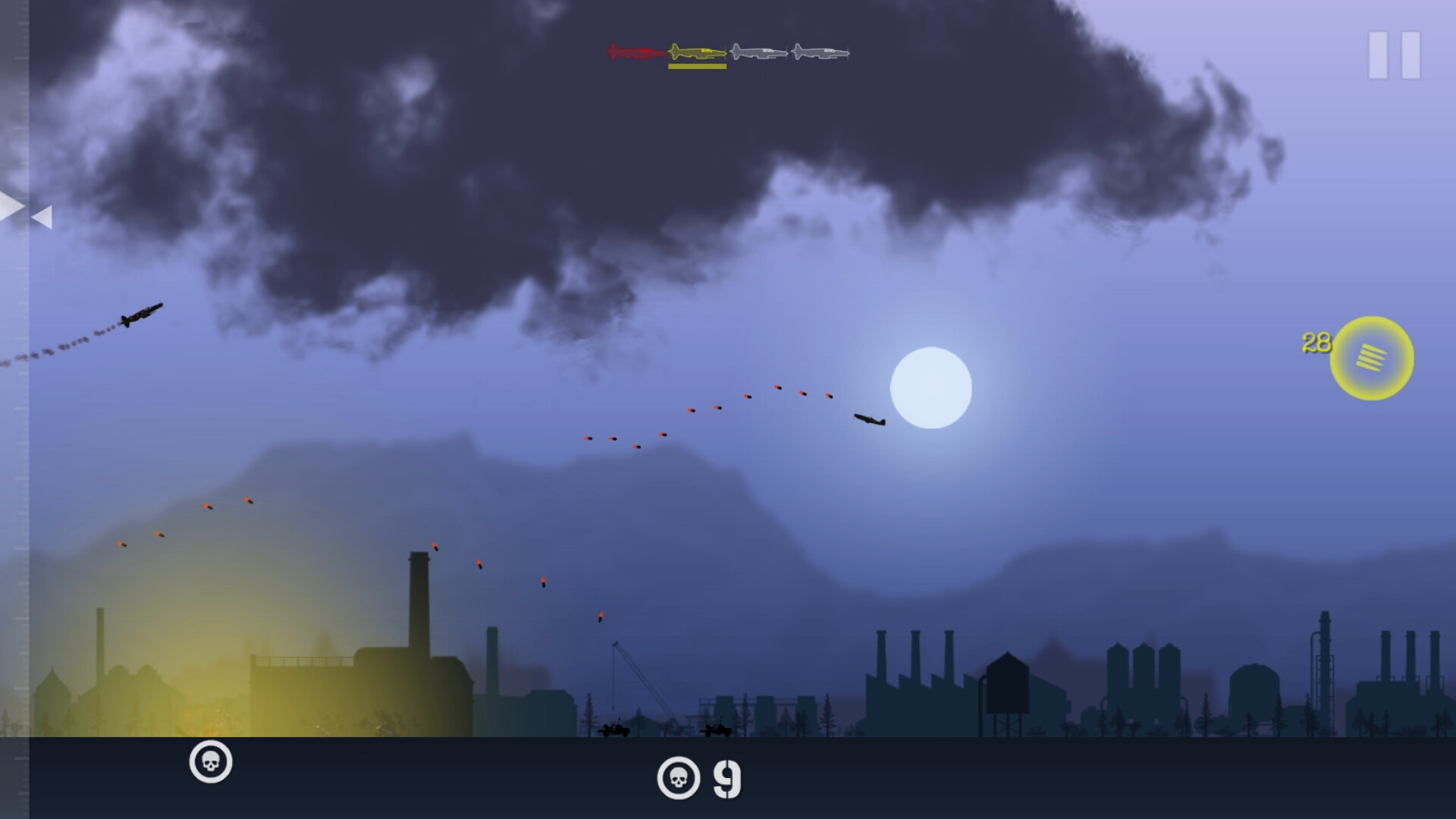Expand the ability counter labeled 28
1456x819 pixels.
coord(1316,342)
